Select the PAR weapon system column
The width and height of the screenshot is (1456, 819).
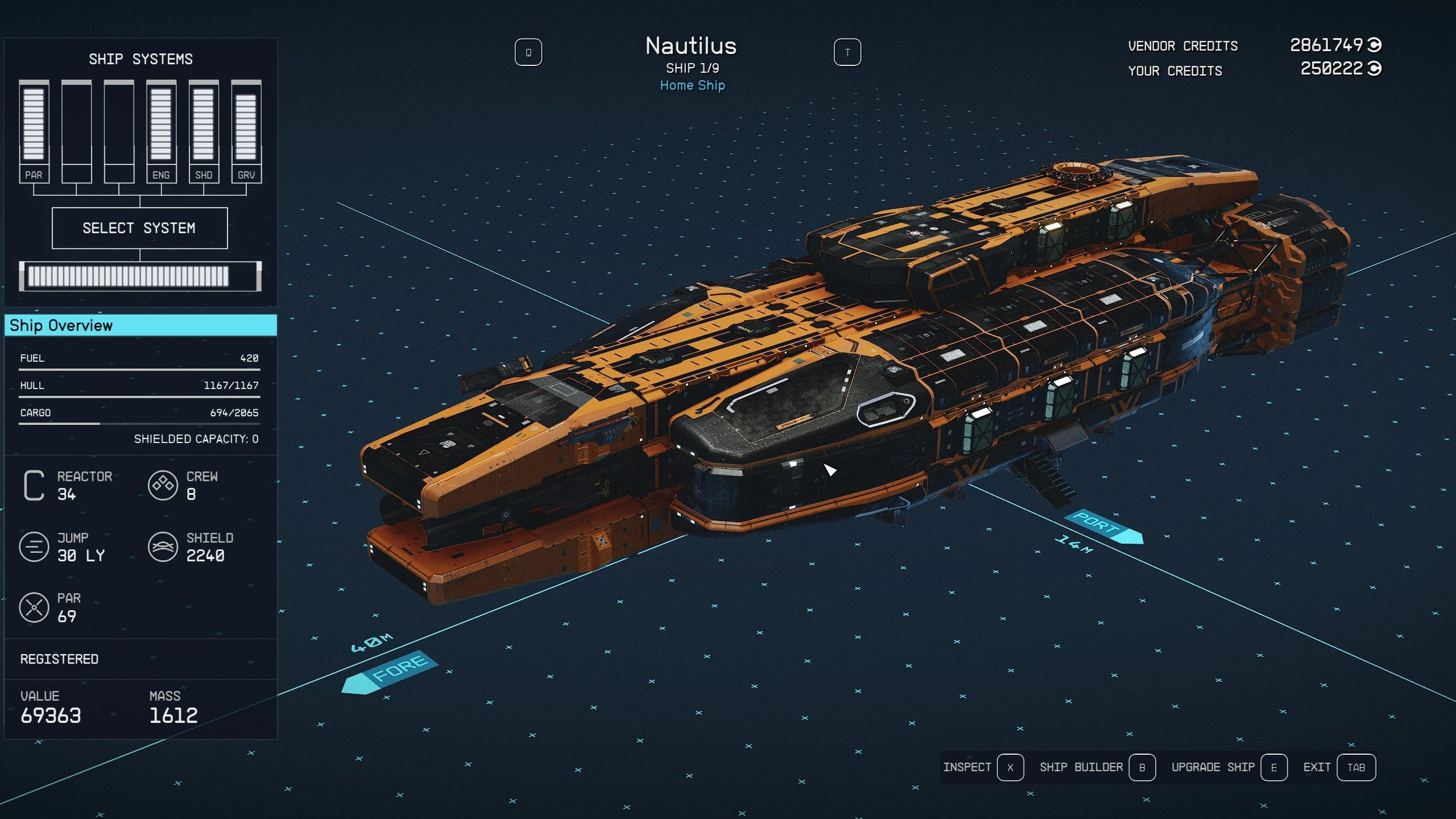pyautogui.click(x=34, y=131)
